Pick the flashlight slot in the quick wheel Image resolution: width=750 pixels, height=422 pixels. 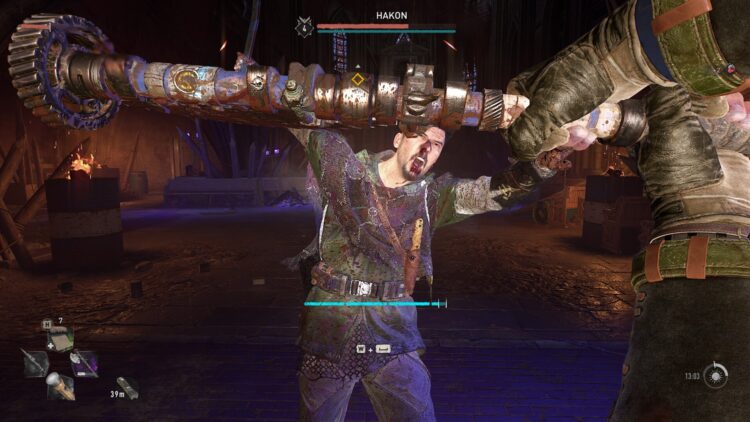pos(60,385)
